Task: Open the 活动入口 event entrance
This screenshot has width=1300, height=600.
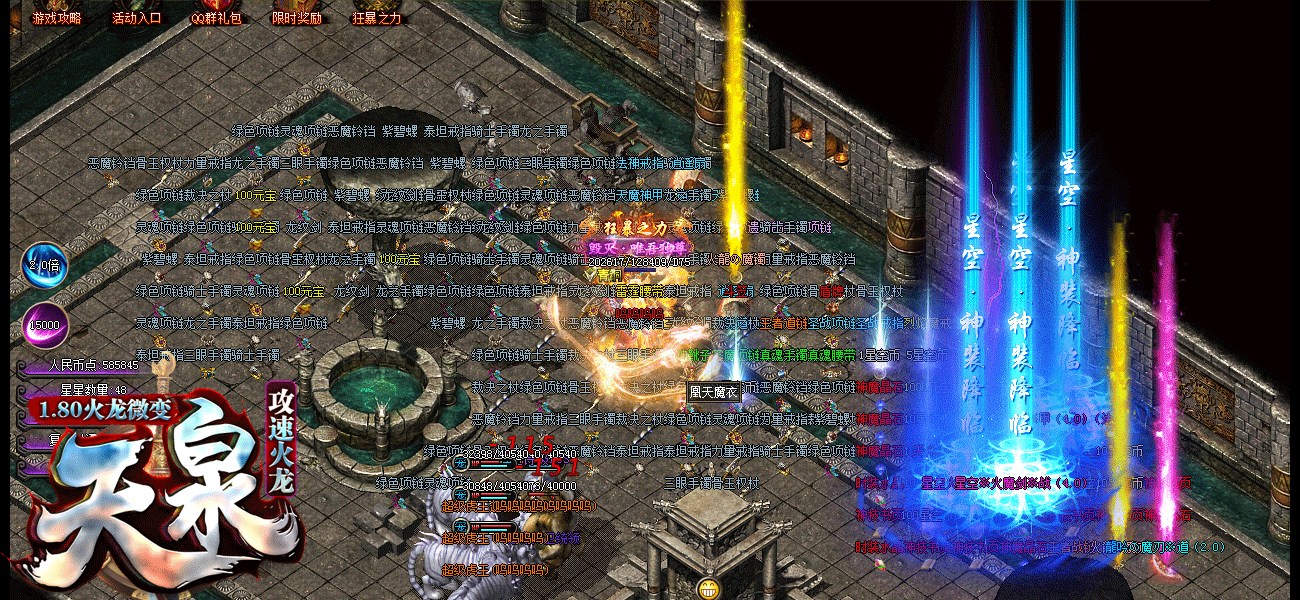Action: [x=137, y=17]
